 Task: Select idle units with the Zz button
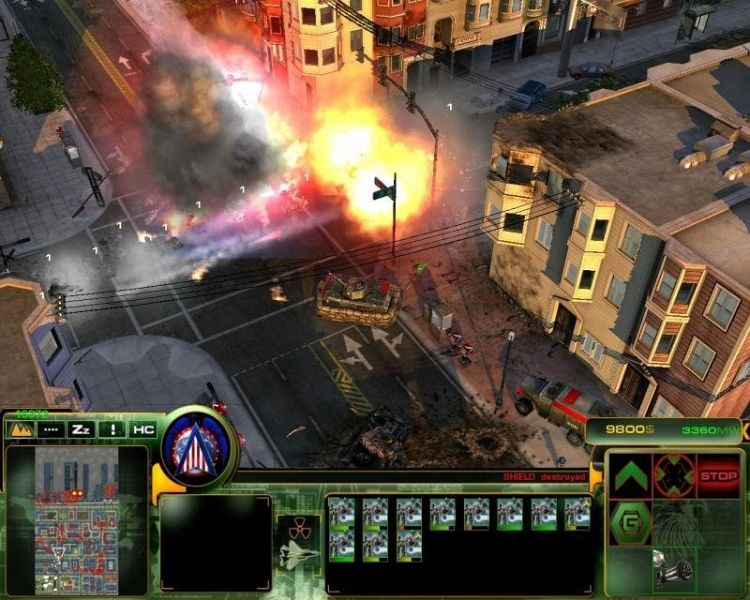coord(82,429)
